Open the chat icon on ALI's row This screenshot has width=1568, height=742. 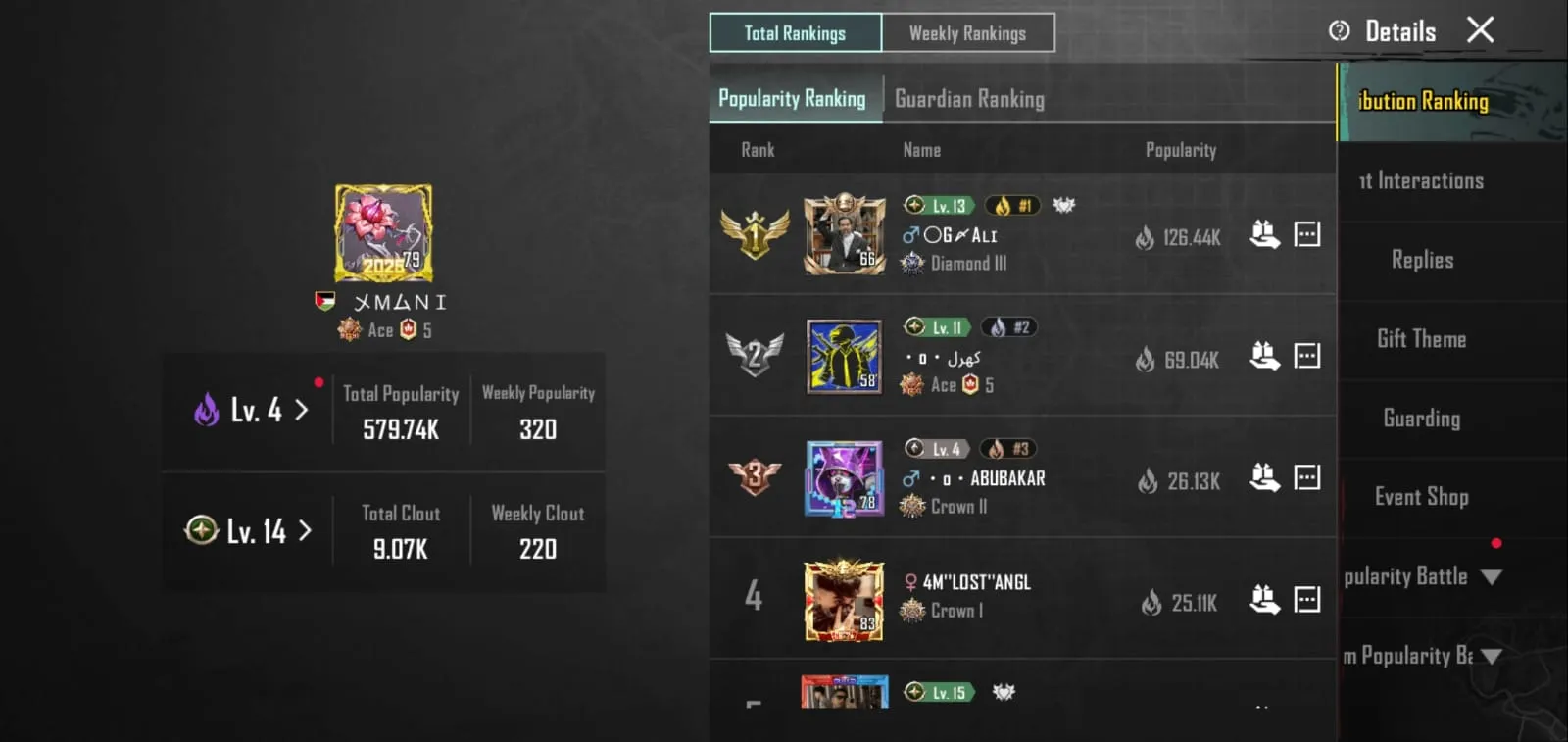point(1308,233)
